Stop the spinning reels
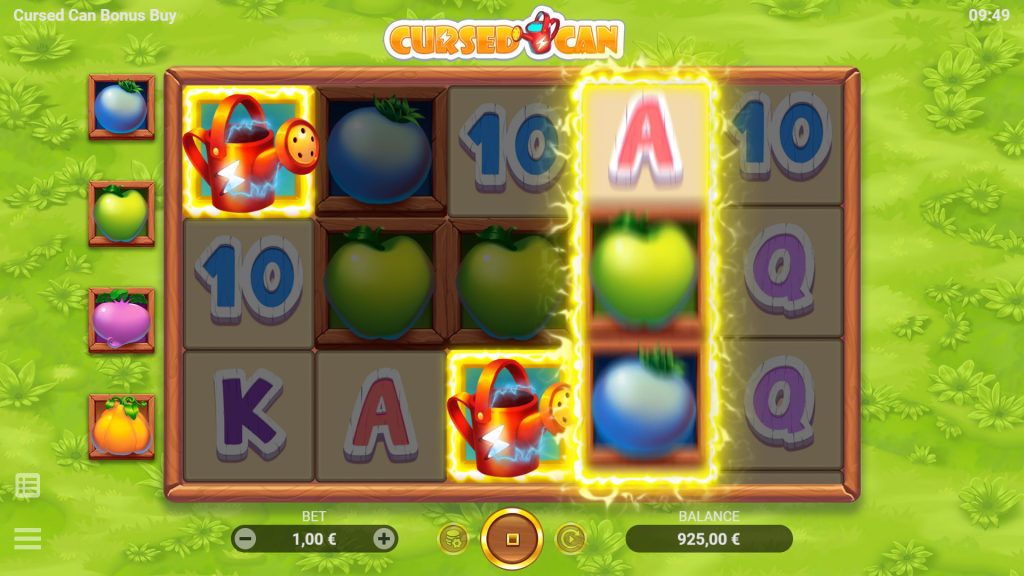 click(x=512, y=539)
